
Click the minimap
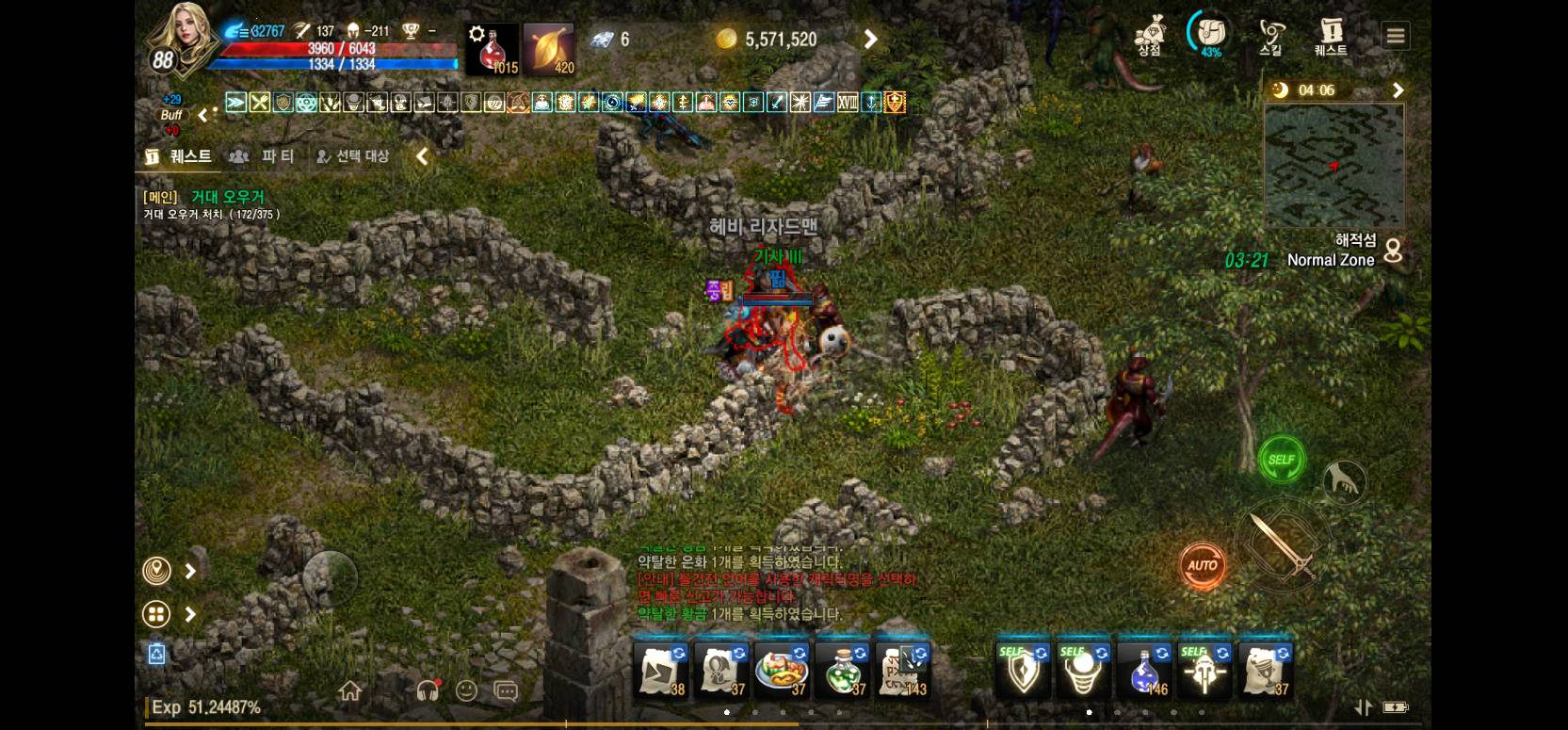point(1334,166)
